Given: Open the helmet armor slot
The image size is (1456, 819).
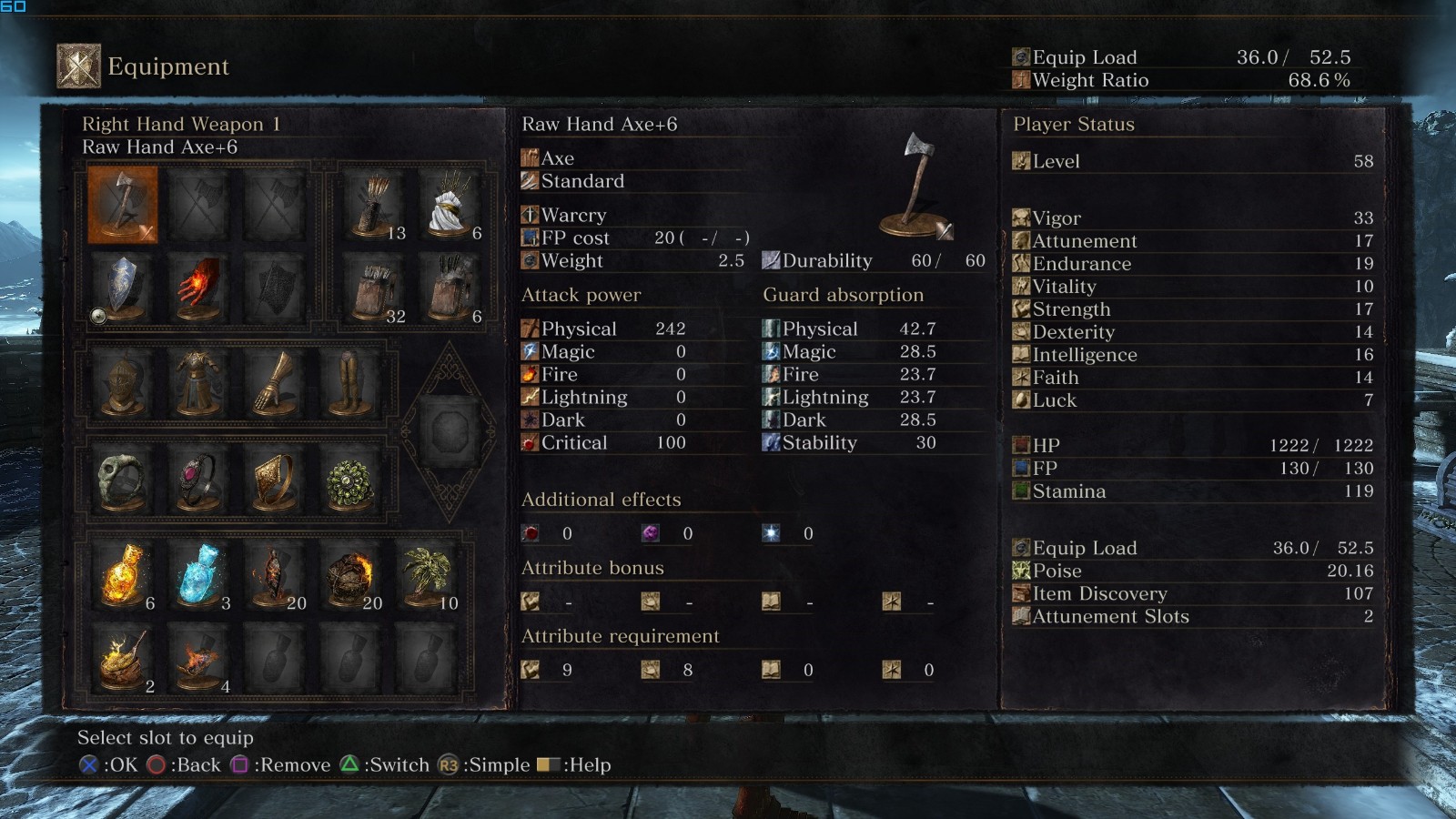Looking at the screenshot, I should coord(122,384).
